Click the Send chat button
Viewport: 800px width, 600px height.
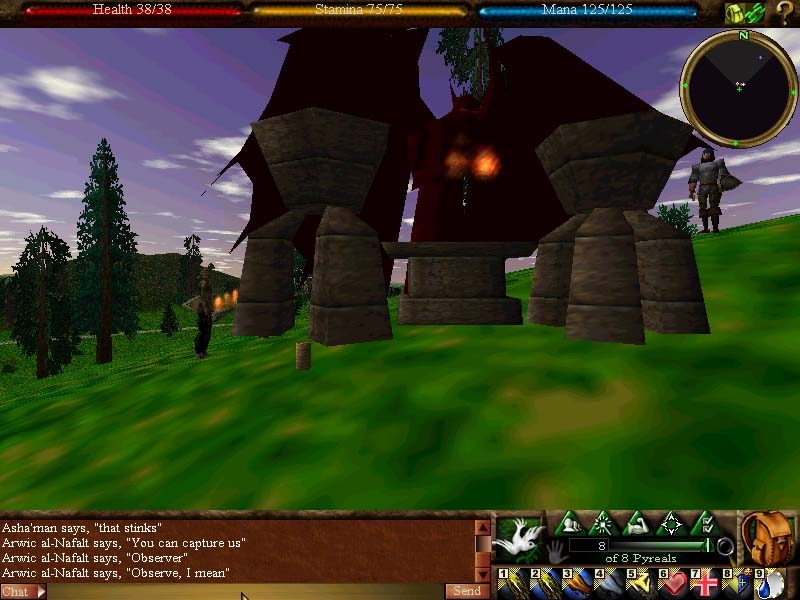(467, 591)
